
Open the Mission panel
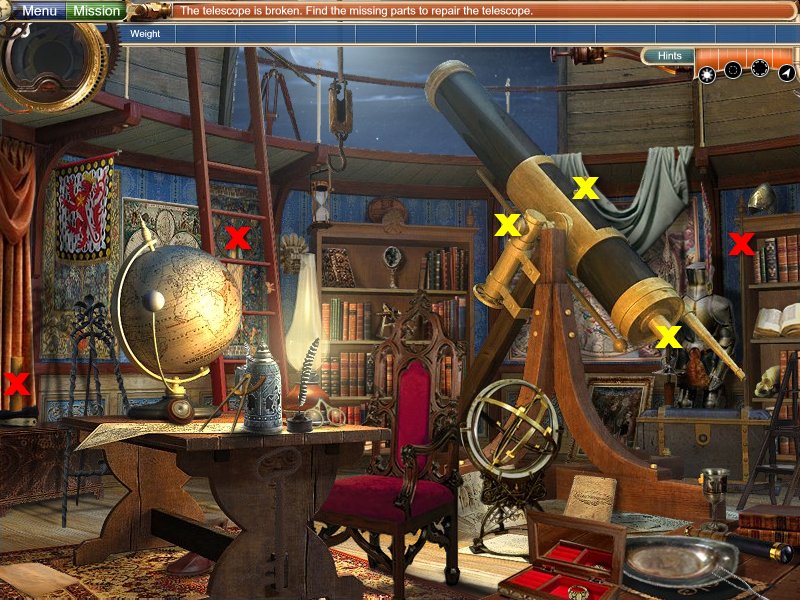[97, 11]
